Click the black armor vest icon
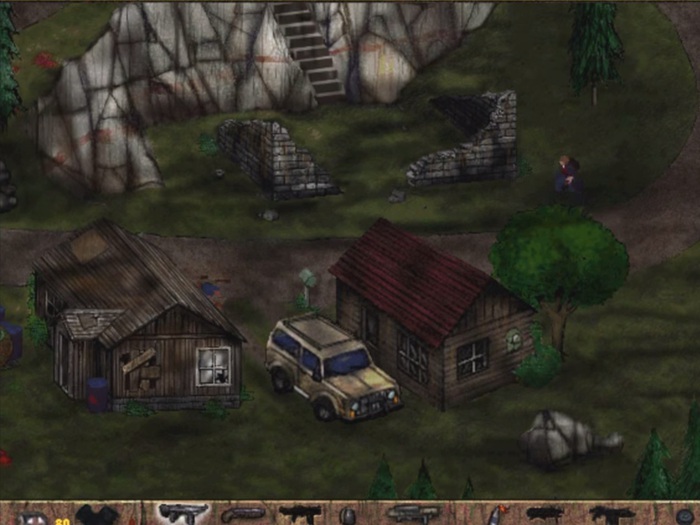 (97, 515)
